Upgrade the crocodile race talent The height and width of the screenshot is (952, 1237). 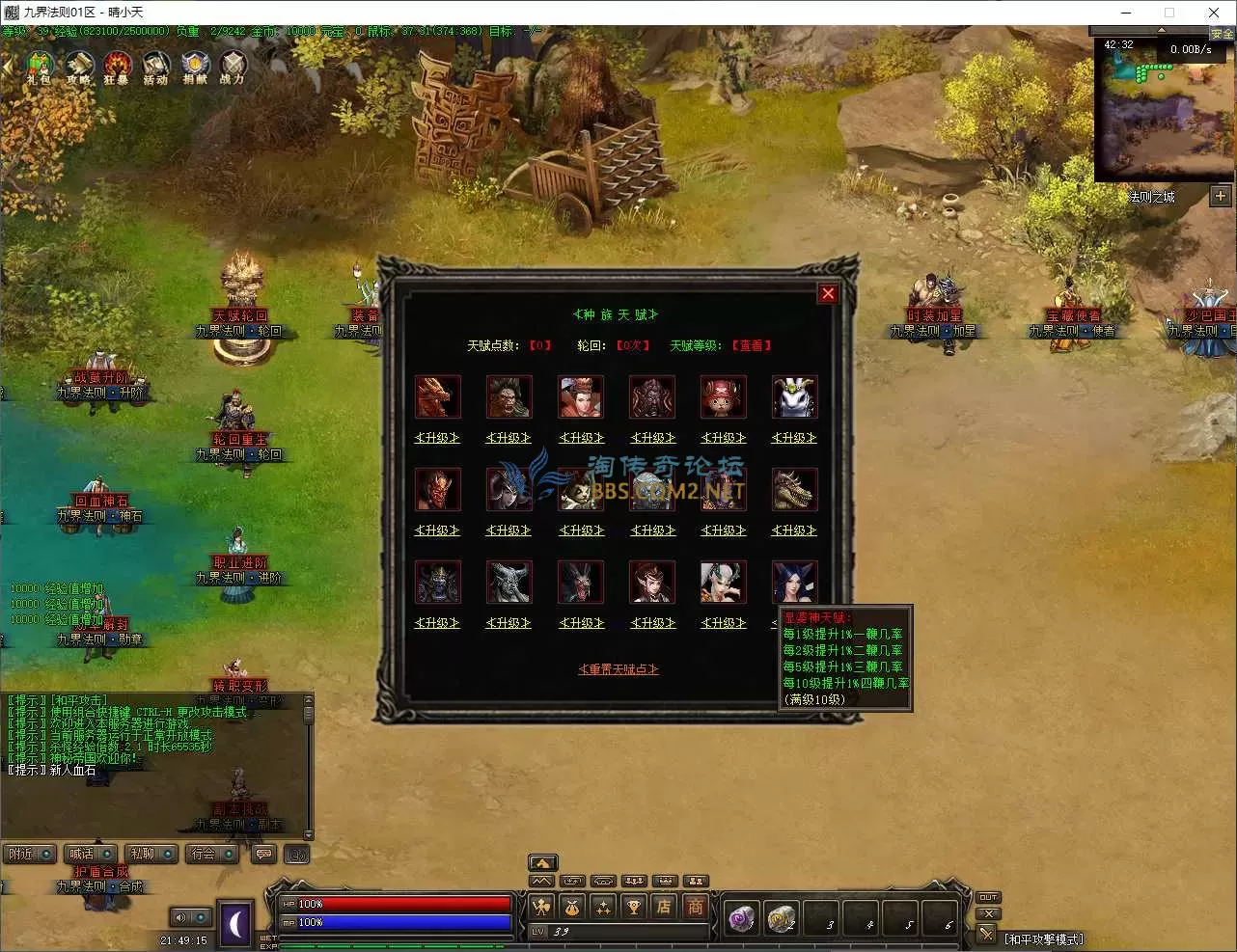(x=794, y=530)
